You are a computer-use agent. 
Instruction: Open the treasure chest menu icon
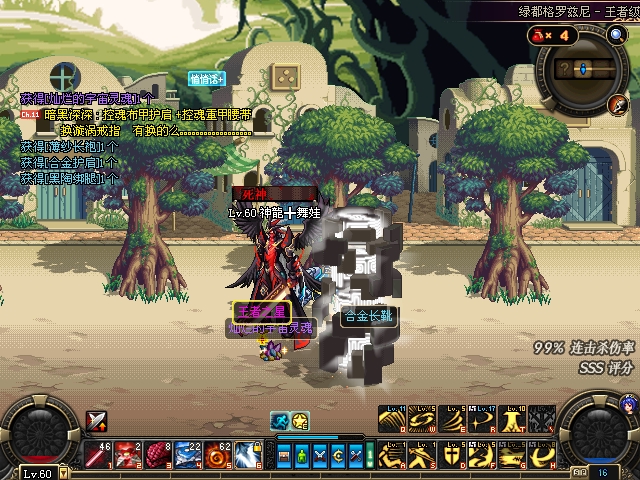tap(285, 456)
